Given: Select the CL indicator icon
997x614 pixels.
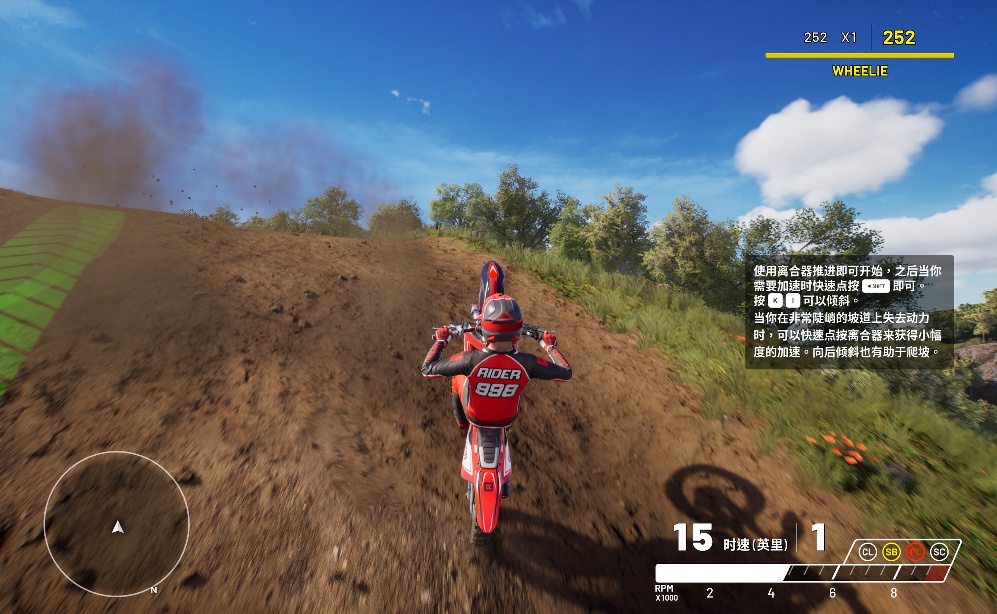Looking at the screenshot, I should tap(867, 551).
